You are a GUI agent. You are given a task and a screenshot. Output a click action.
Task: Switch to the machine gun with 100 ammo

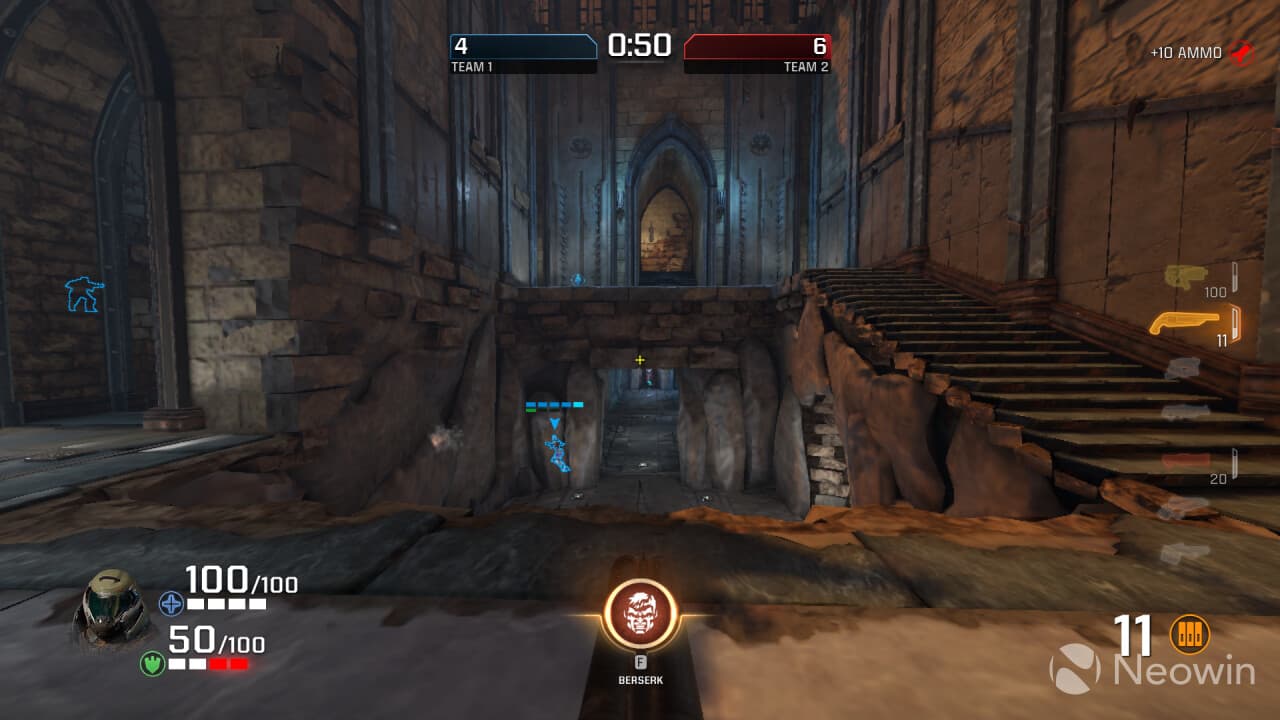pos(1186,276)
